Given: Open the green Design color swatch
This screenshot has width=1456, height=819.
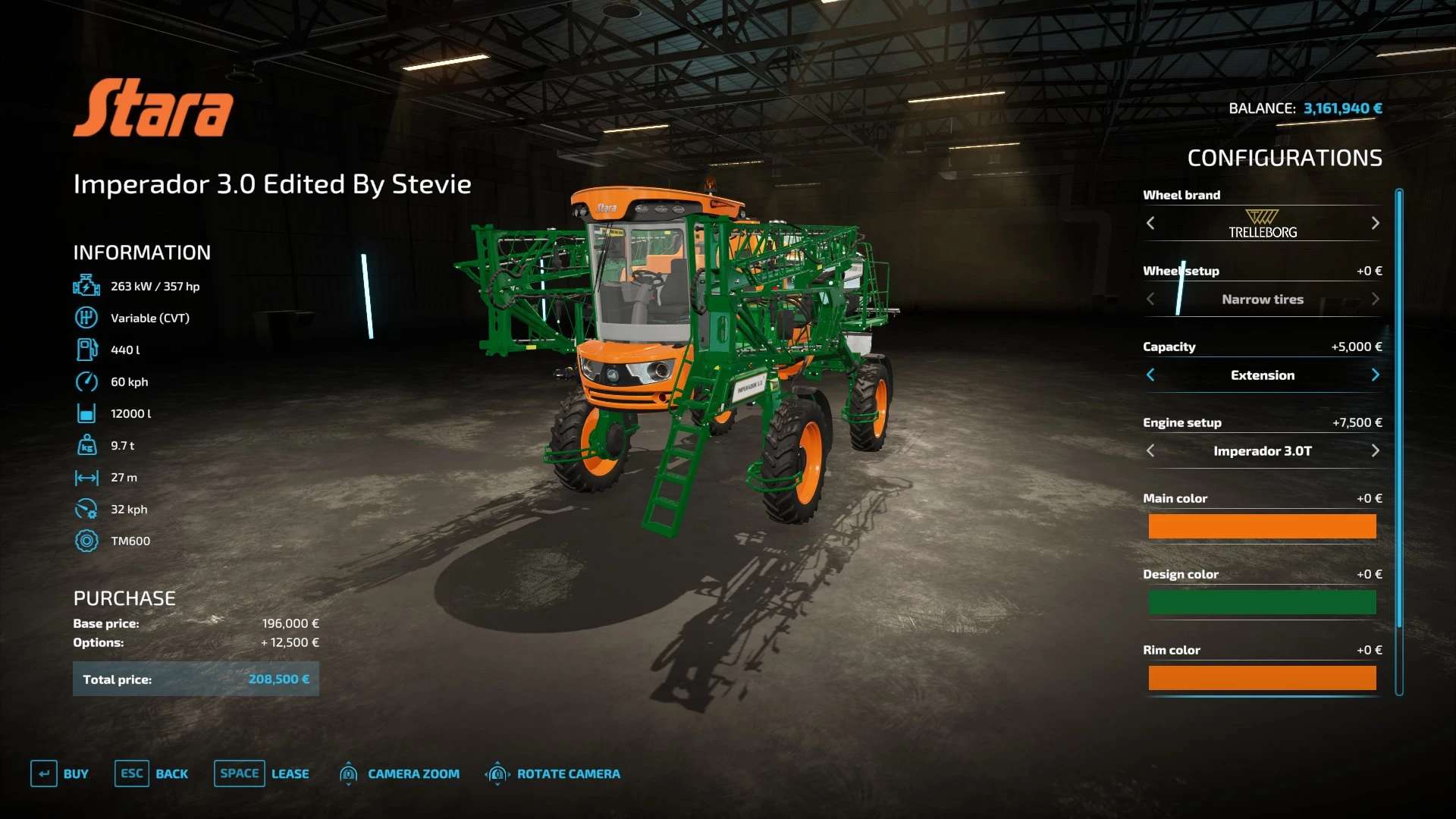Looking at the screenshot, I should (1262, 602).
